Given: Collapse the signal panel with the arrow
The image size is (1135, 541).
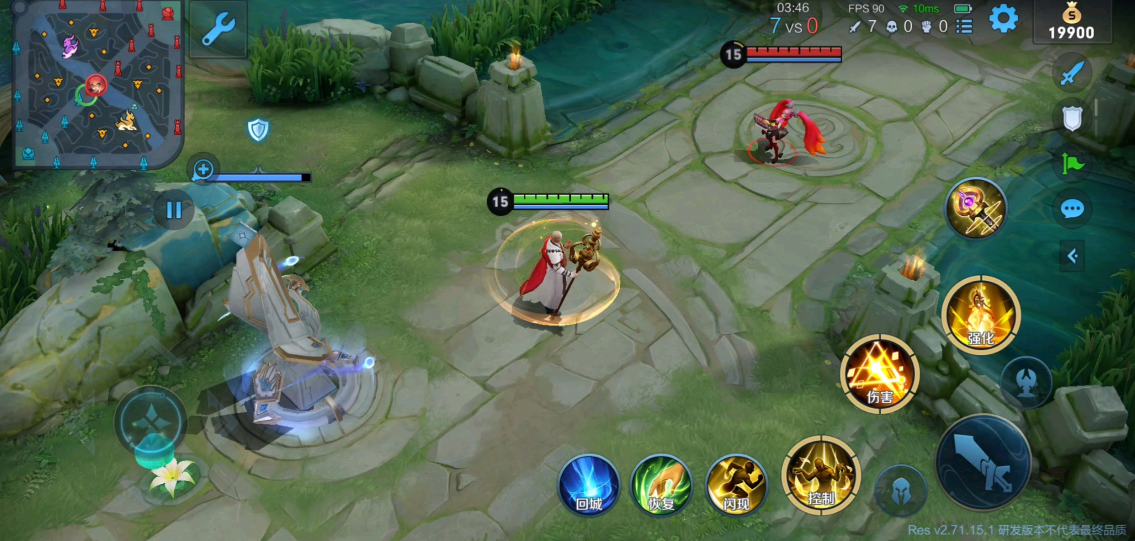Looking at the screenshot, I should coord(1072,256).
